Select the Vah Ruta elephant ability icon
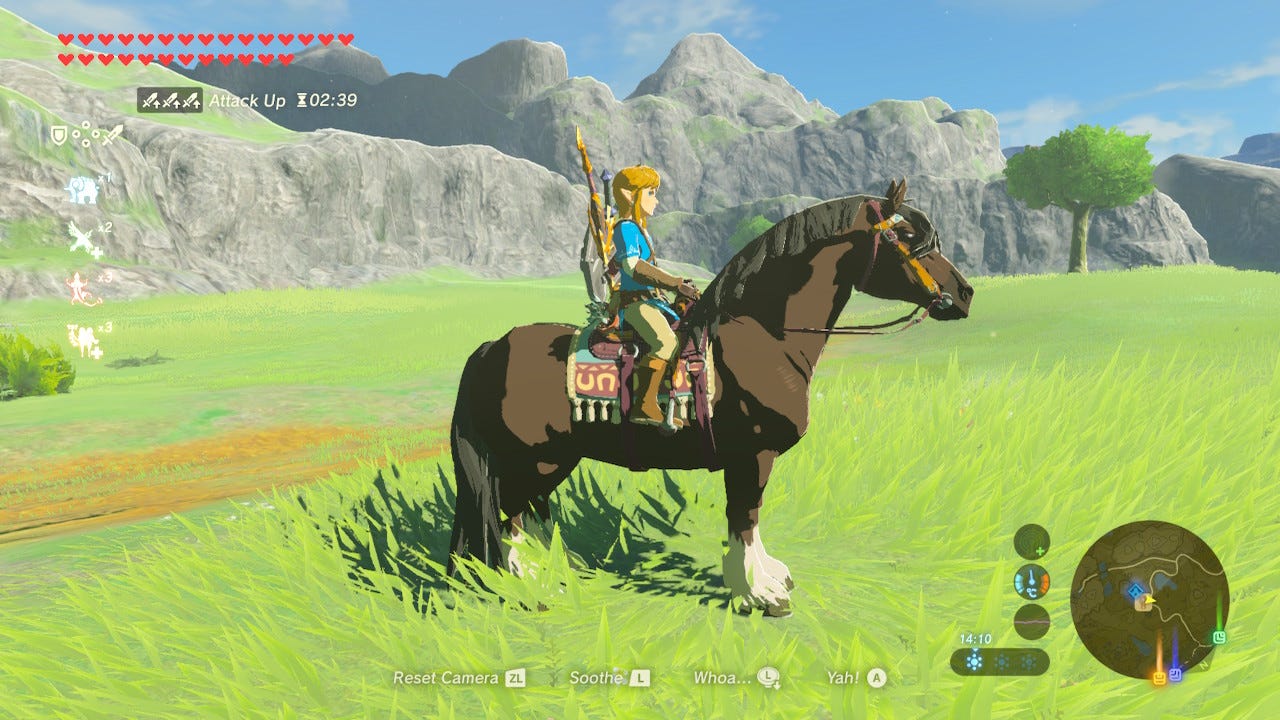The height and width of the screenshot is (720, 1280). tap(80, 189)
